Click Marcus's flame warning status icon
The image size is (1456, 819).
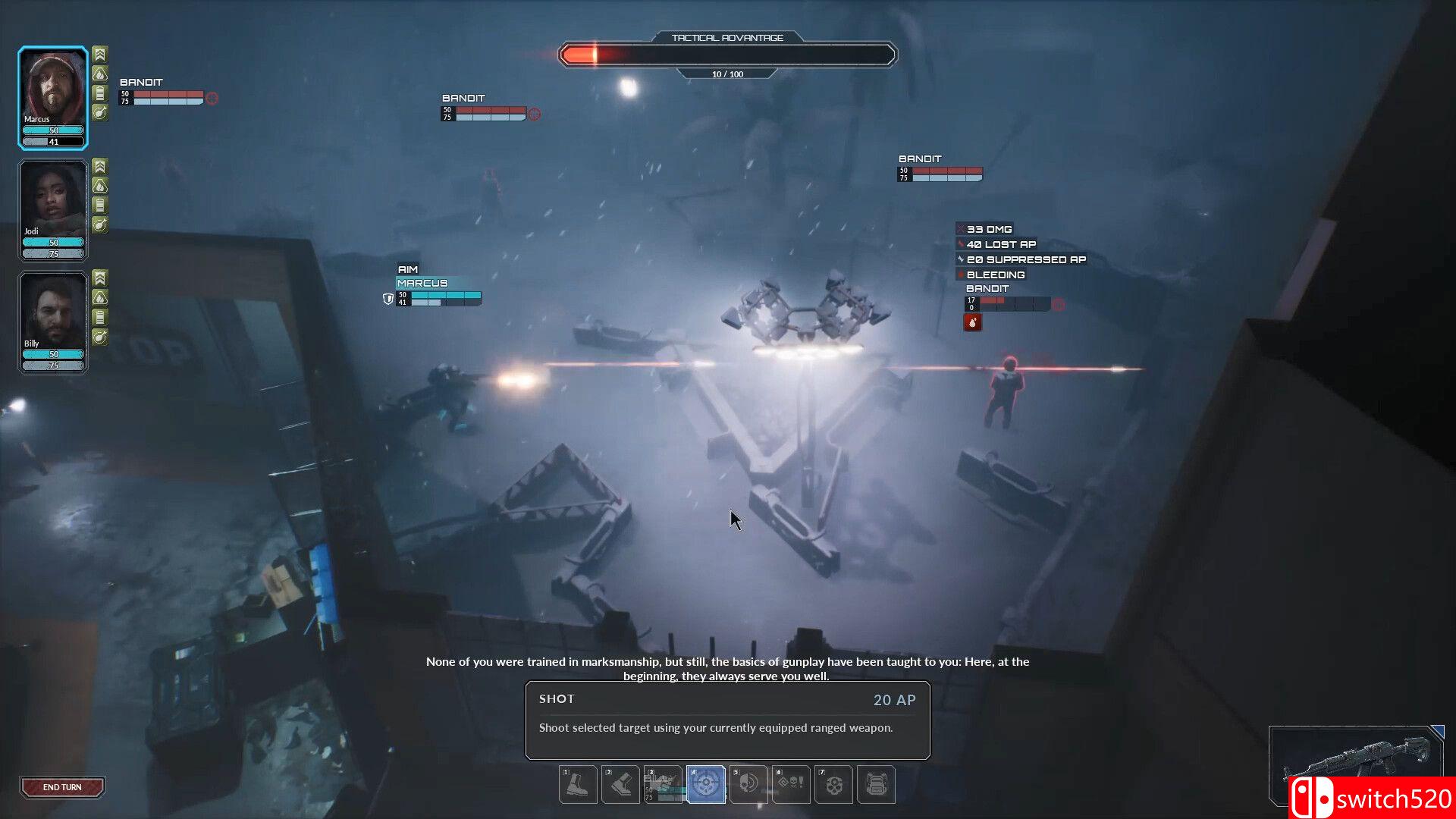click(100, 74)
